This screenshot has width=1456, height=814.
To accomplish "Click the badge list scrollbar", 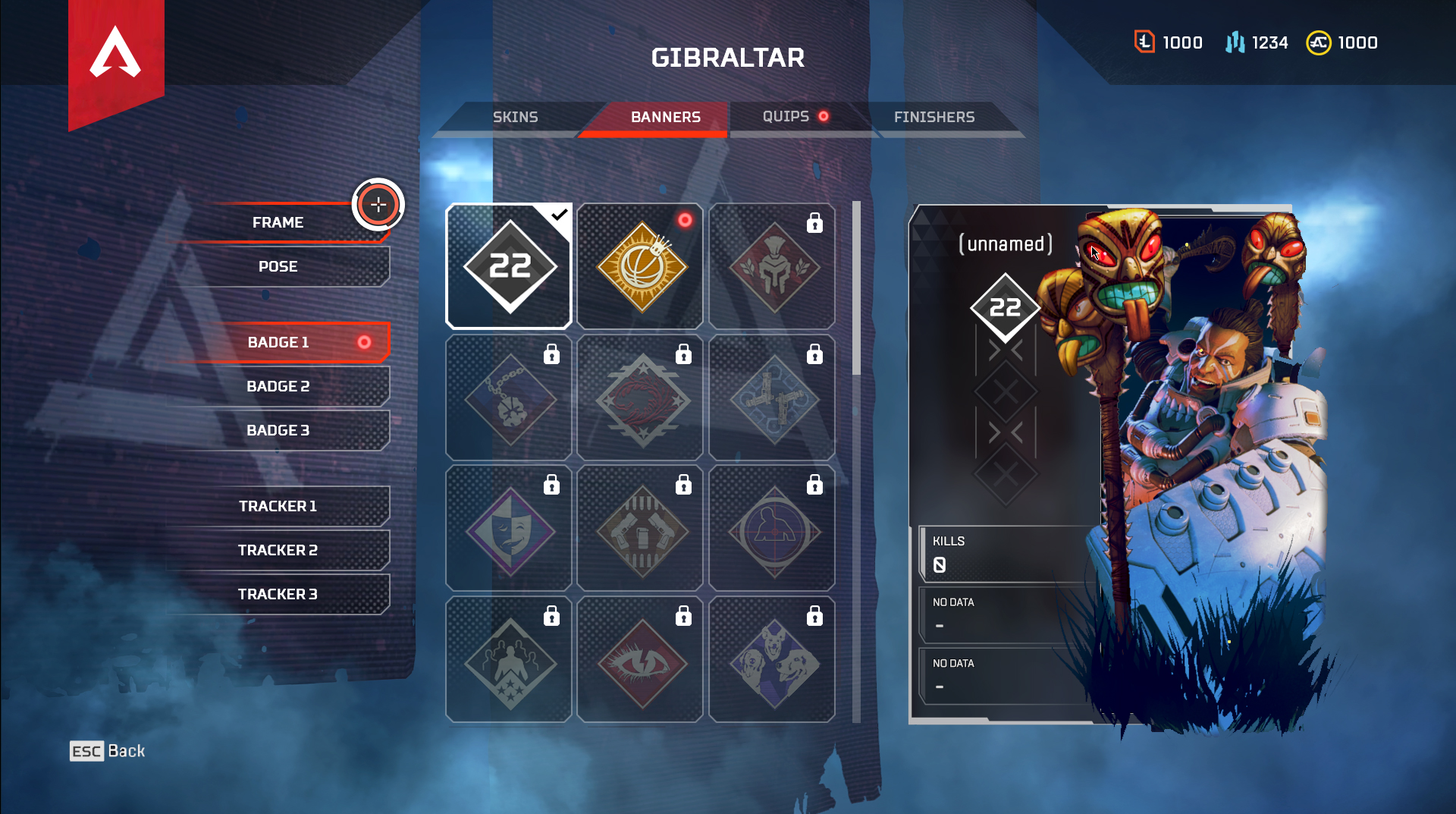I will [856, 288].
